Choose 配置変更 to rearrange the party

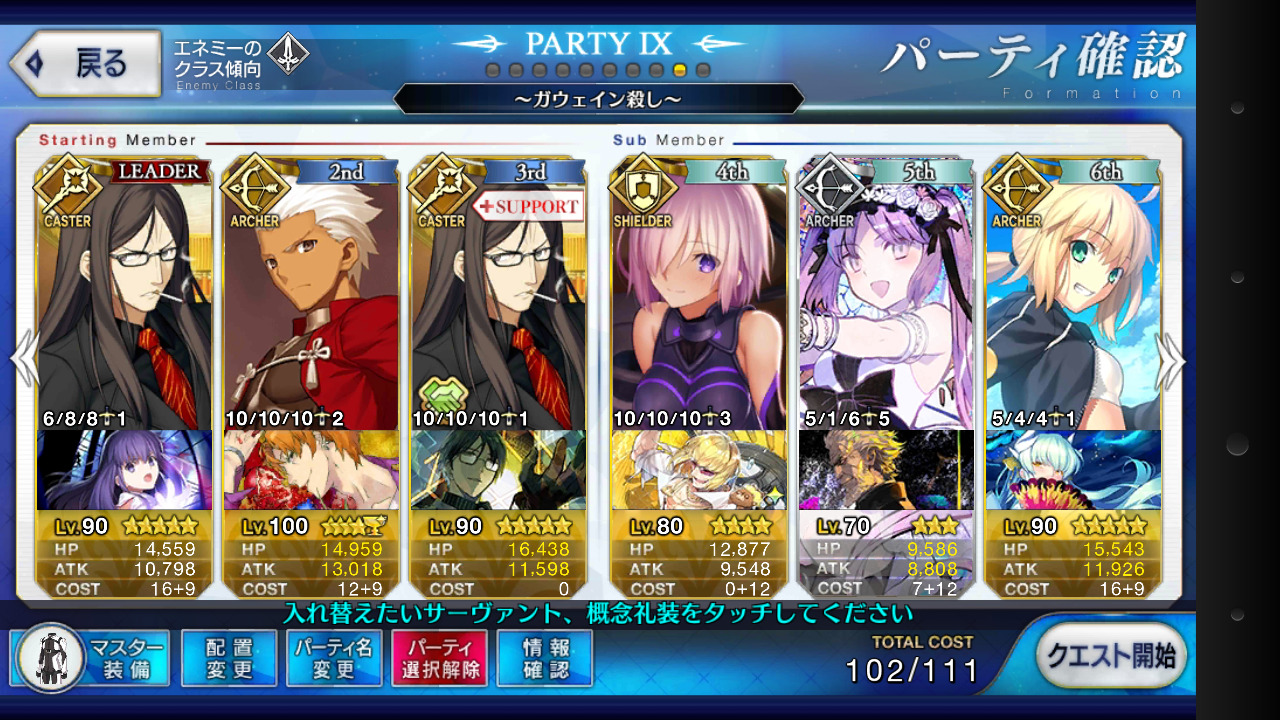[229, 658]
